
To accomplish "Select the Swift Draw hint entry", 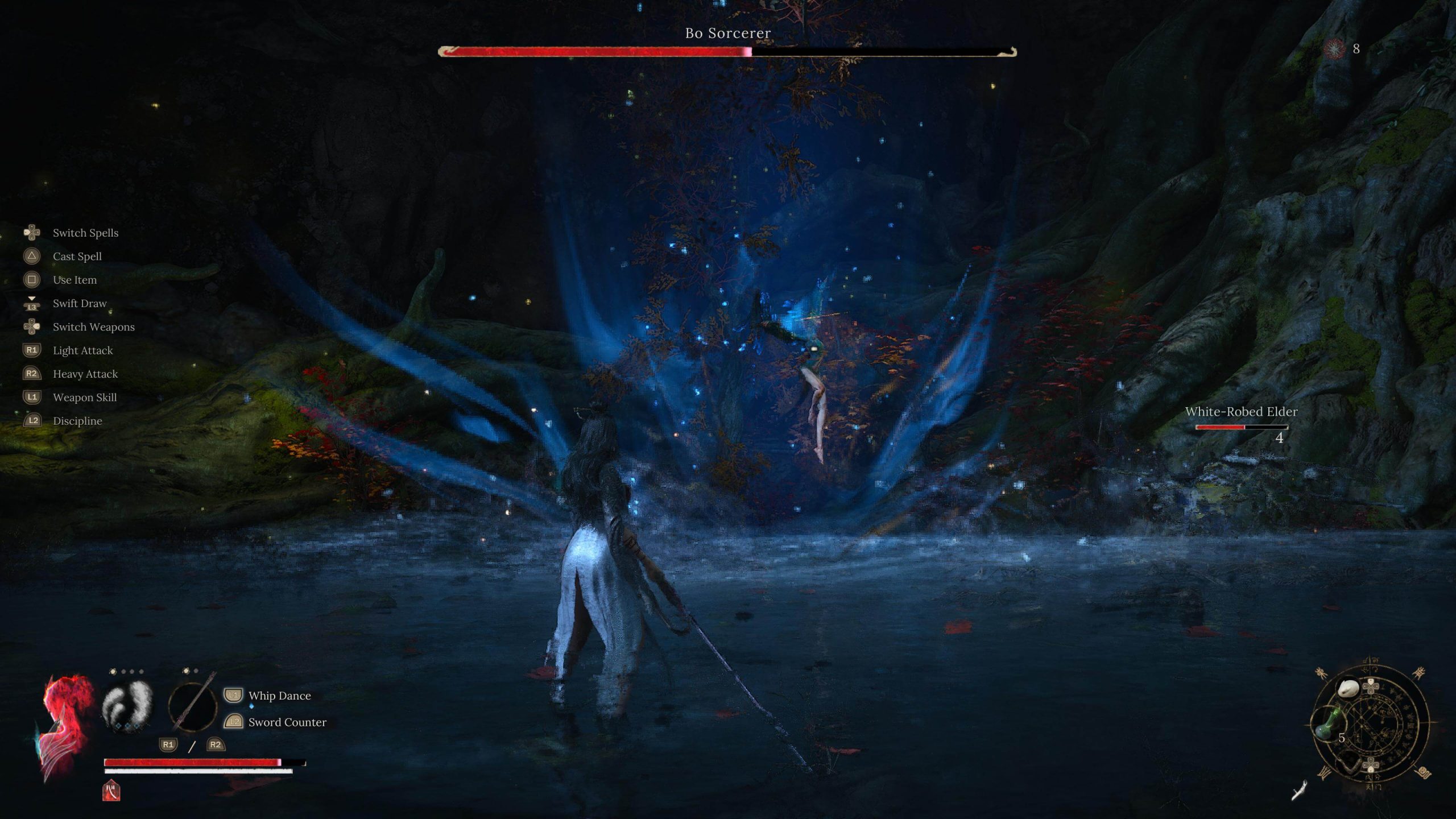I will [x=80, y=304].
